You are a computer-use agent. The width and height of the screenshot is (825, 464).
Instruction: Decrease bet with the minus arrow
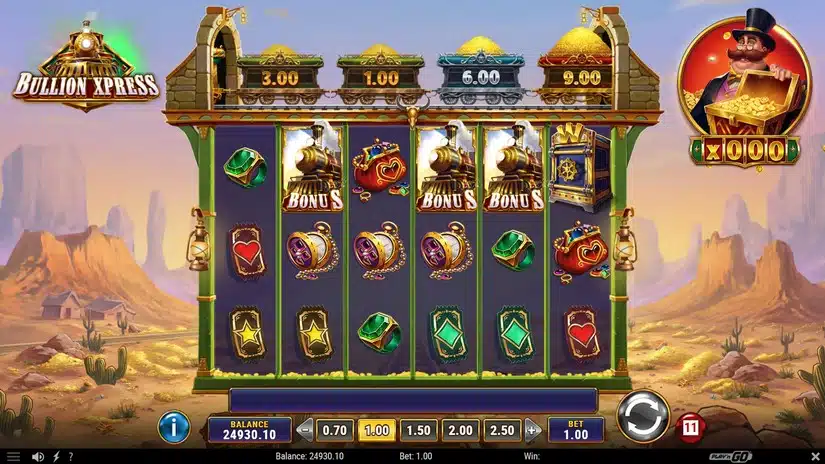(306, 430)
